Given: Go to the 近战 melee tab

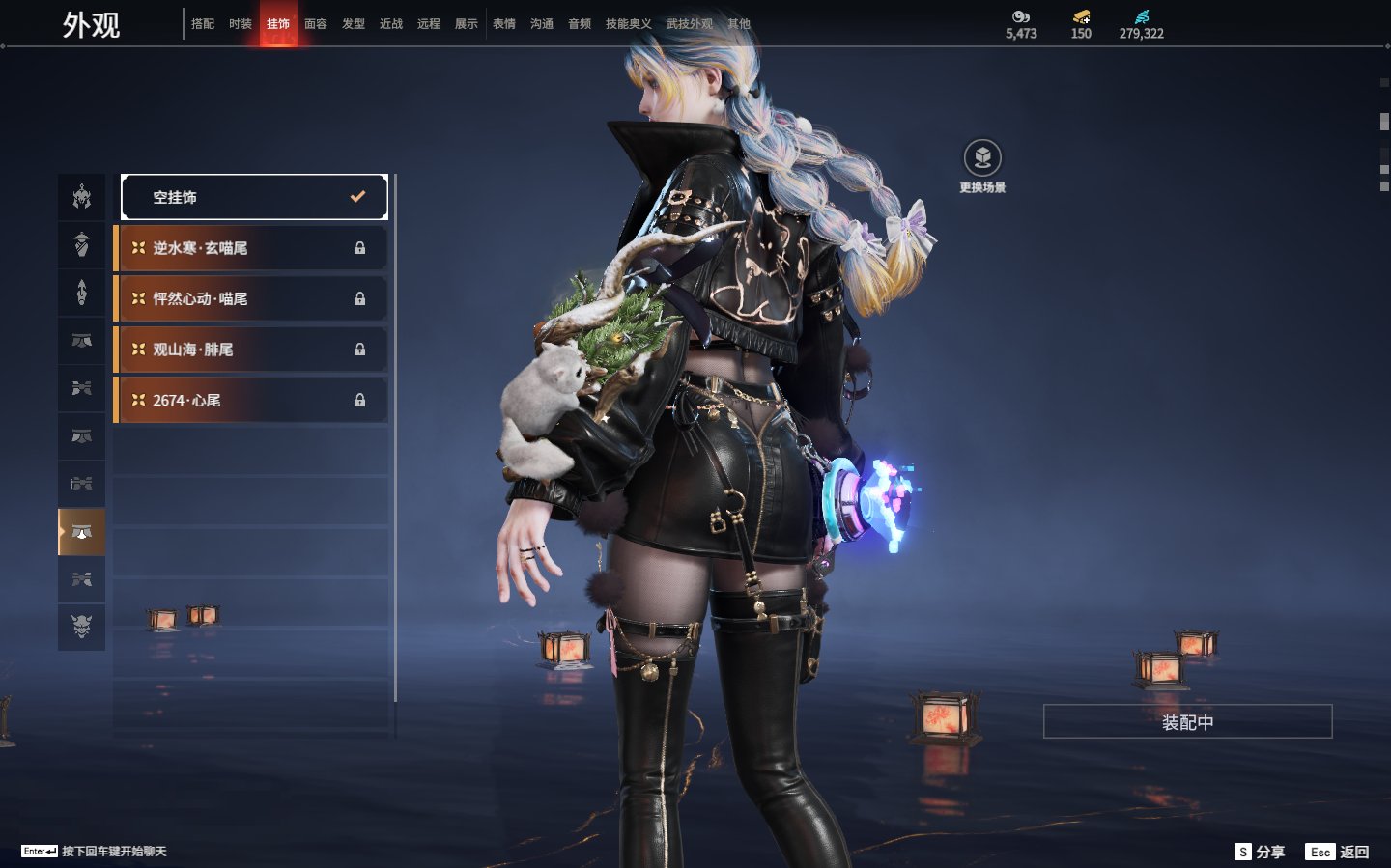Looking at the screenshot, I should point(391,24).
